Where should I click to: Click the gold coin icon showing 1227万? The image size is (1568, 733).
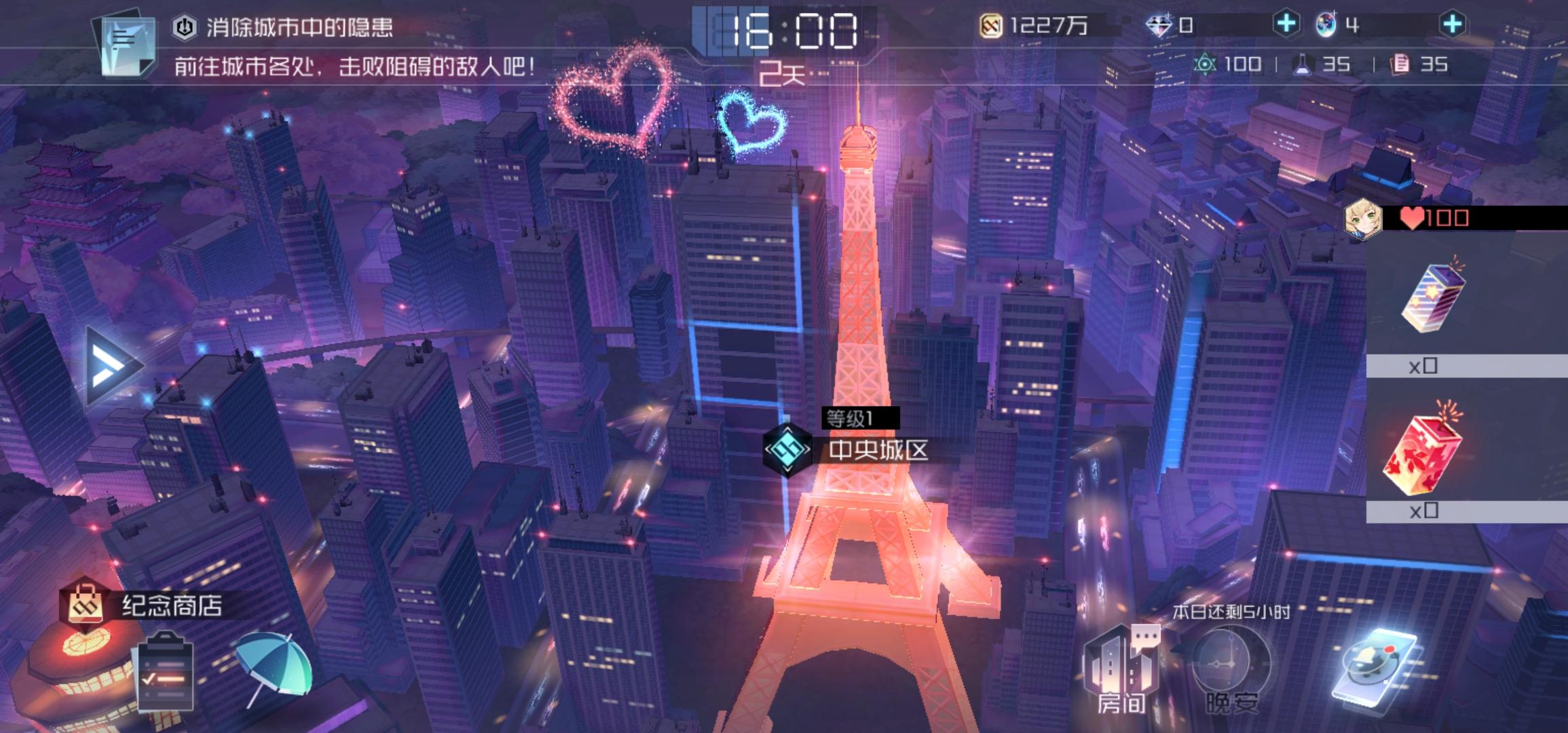pyautogui.click(x=990, y=26)
